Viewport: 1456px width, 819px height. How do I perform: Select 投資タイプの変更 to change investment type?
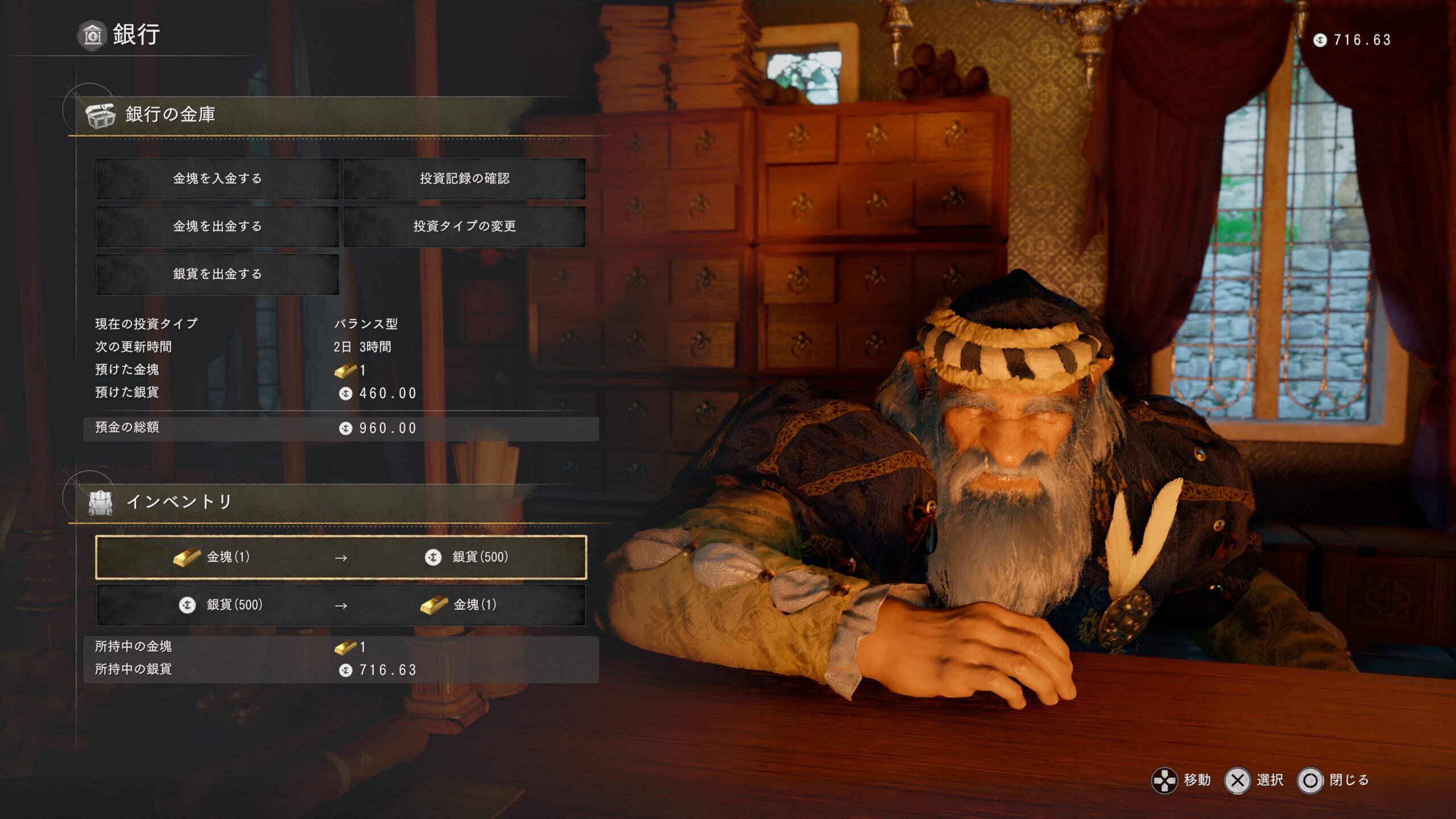click(x=464, y=226)
